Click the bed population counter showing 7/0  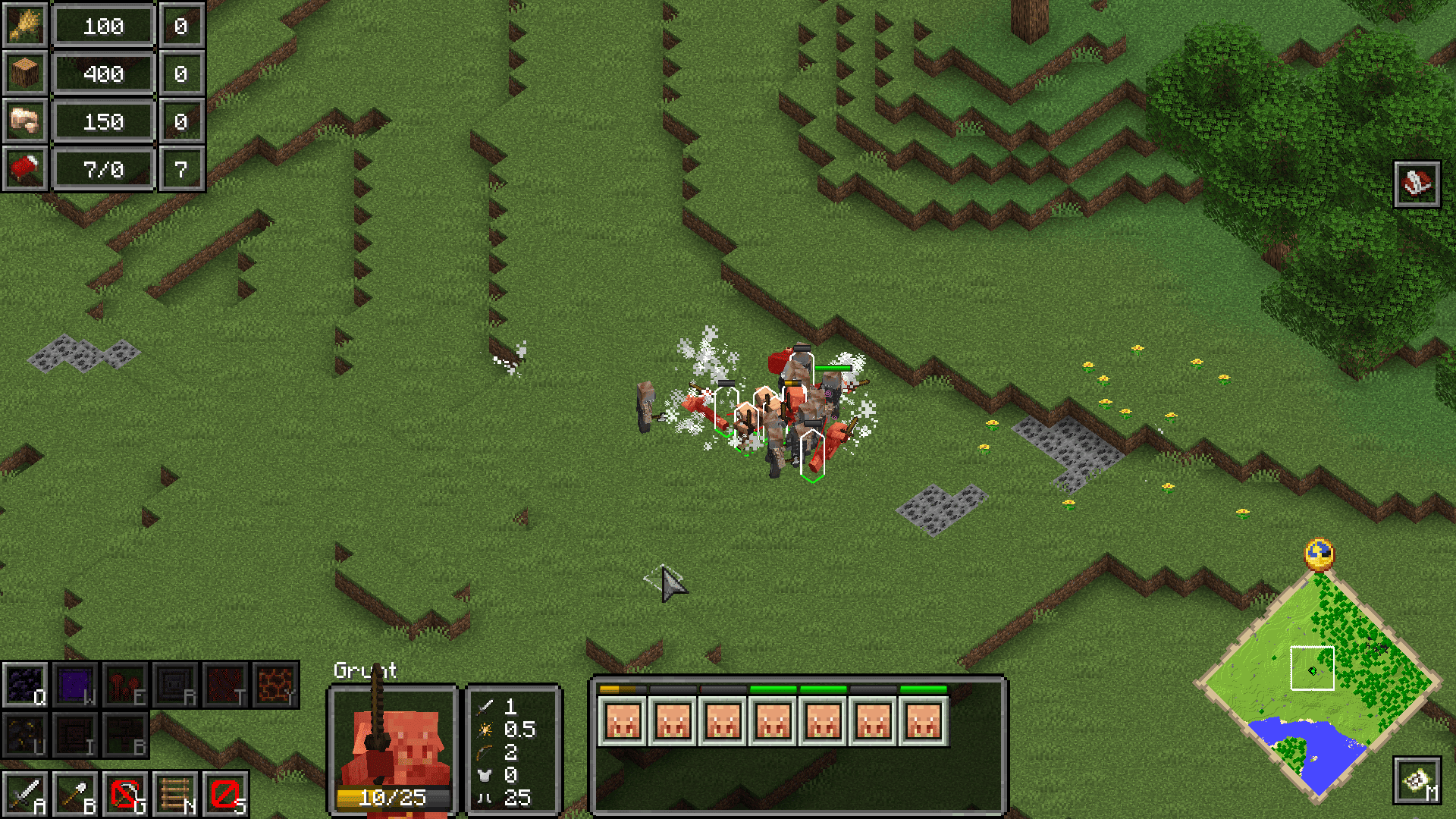pyautogui.click(x=104, y=168)
